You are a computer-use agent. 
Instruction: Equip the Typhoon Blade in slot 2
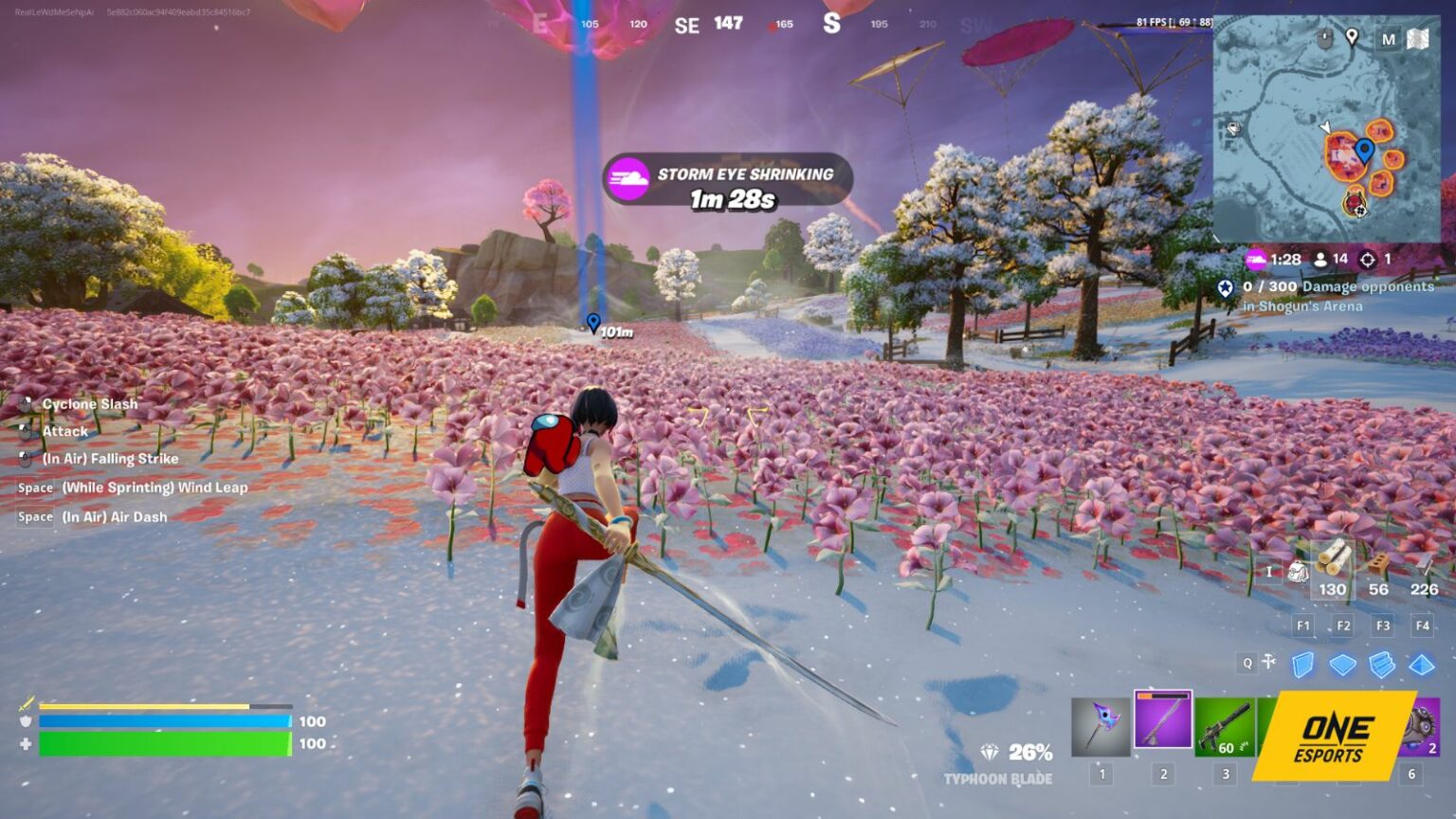click(1162, 723)
